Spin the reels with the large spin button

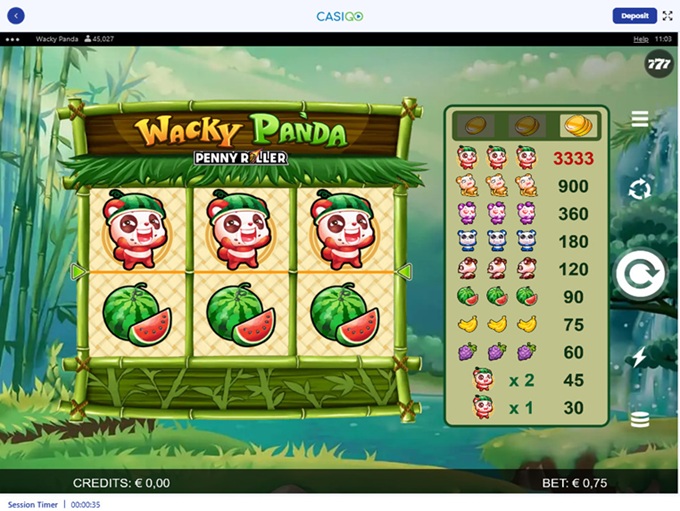[x=640, y=274]
